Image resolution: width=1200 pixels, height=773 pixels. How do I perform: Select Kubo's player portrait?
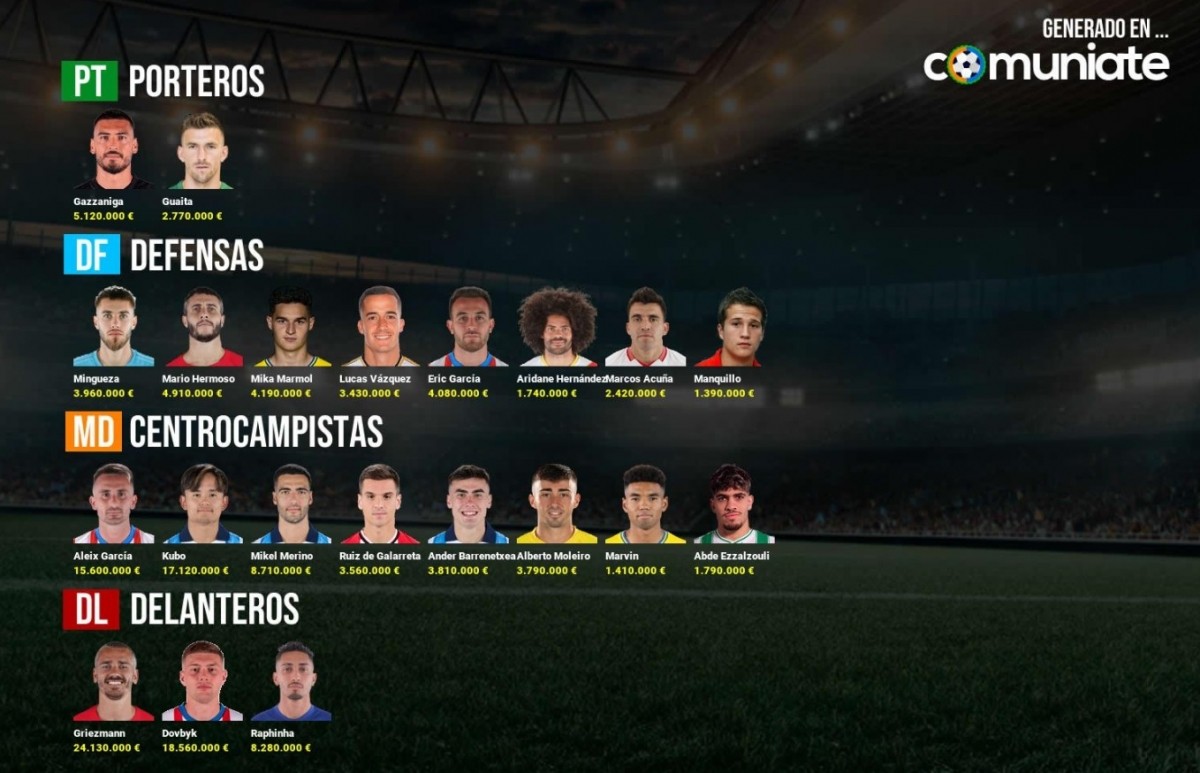click(x=204, y=504)
